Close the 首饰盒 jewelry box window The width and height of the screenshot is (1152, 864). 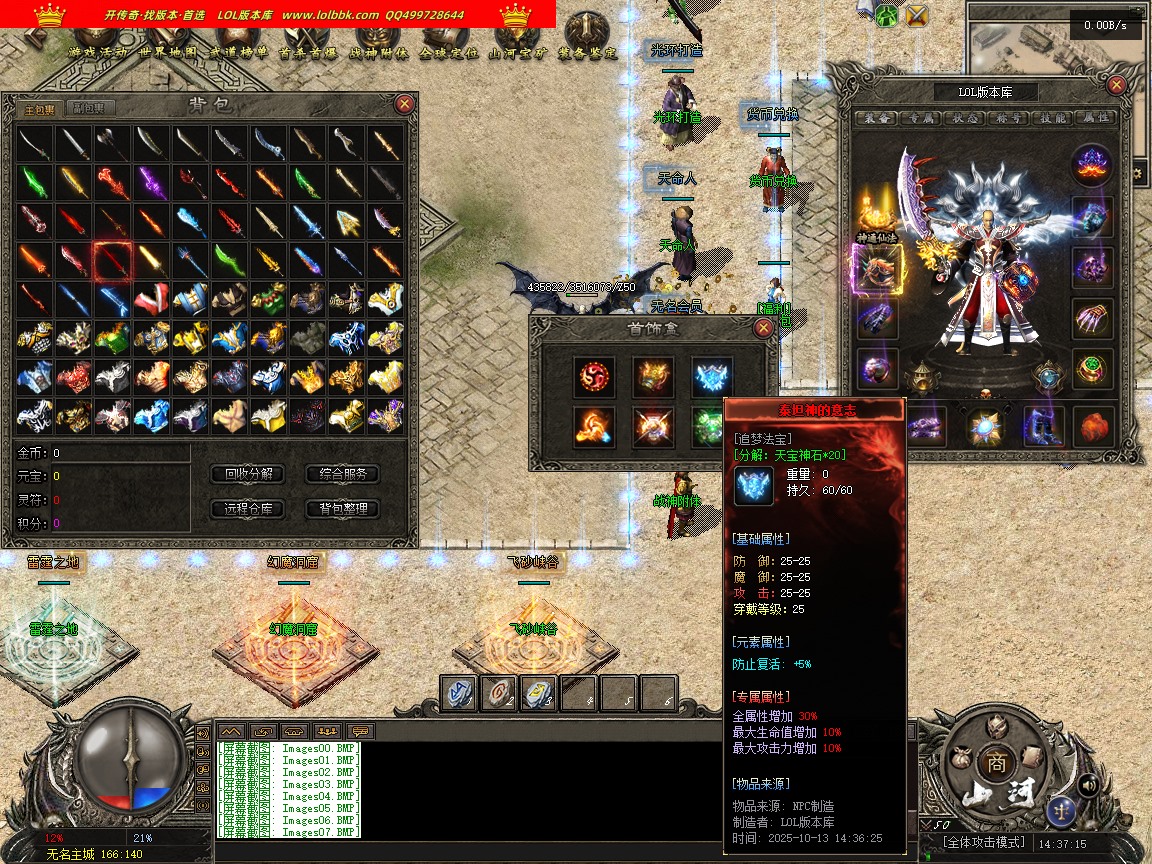pyautogui.click(x=763, y=328)
